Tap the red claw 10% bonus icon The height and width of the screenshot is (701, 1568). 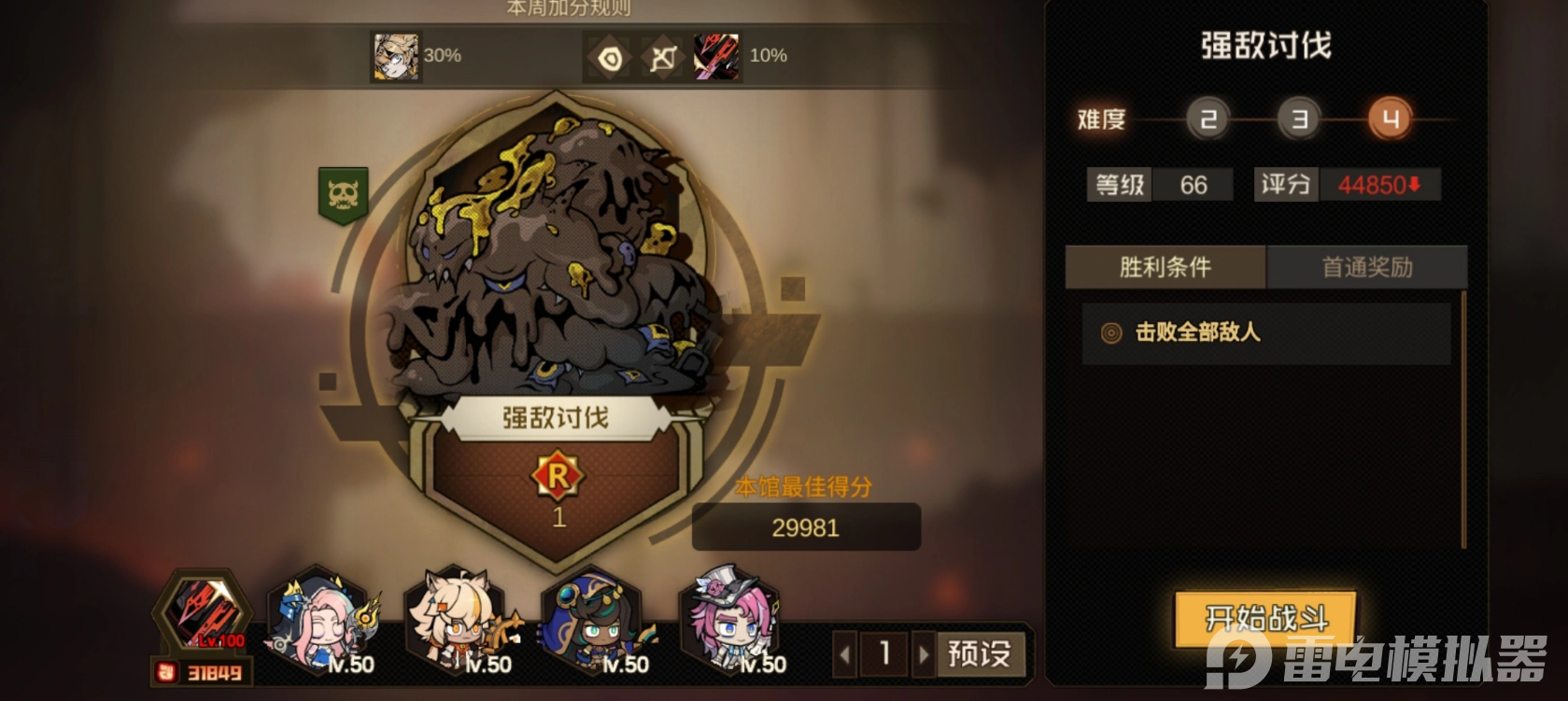click(x=716, y=56)
